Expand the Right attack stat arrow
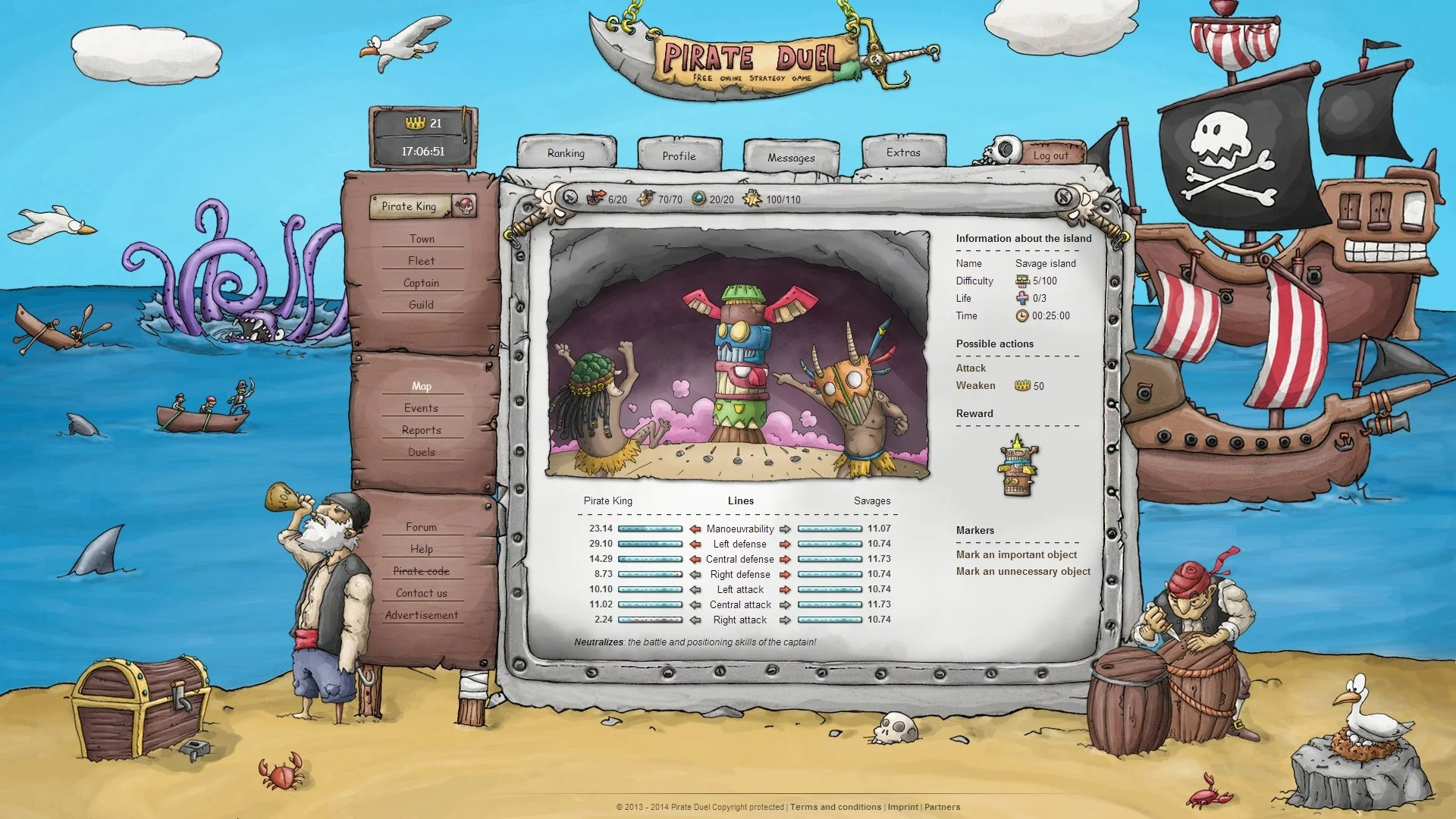The image size is (1456, 819). coord(695,620)
